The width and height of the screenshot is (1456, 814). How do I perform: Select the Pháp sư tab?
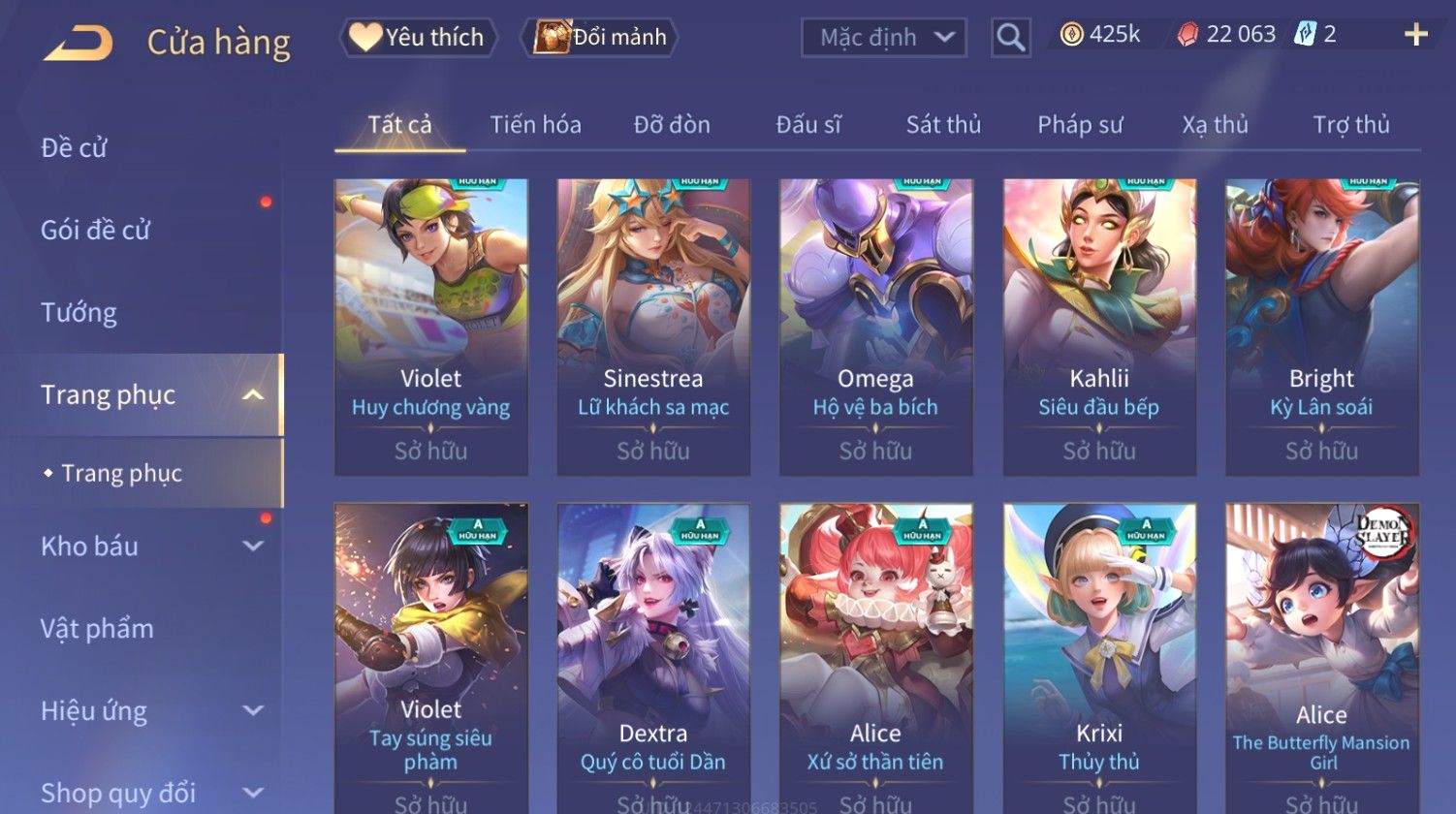click(1080, 125)
